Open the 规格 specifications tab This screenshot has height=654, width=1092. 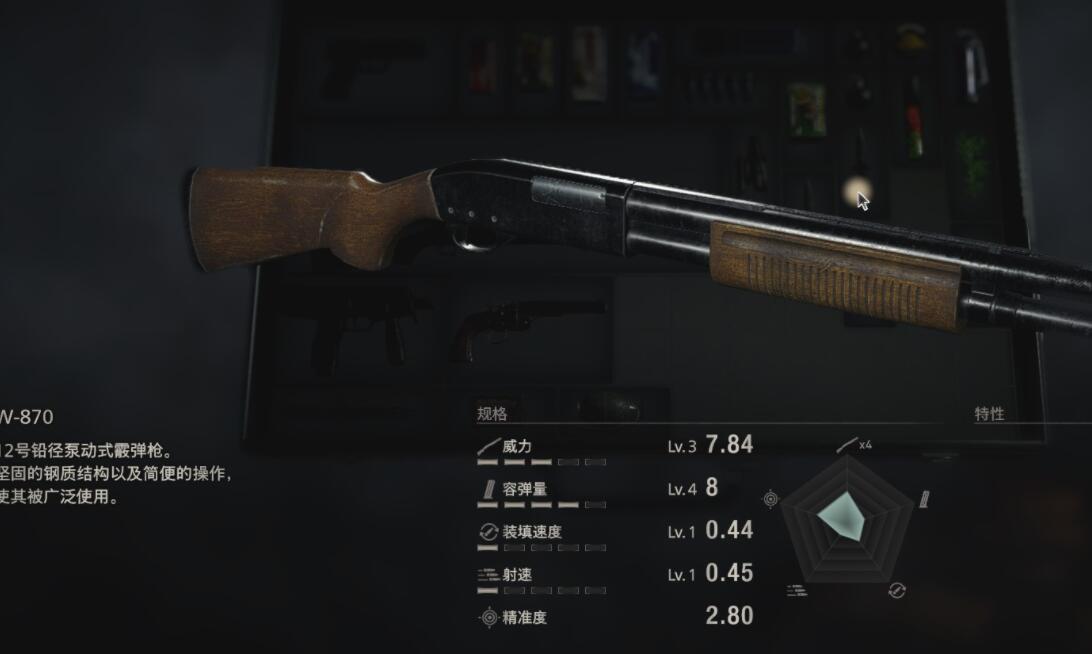coord(492,413)
